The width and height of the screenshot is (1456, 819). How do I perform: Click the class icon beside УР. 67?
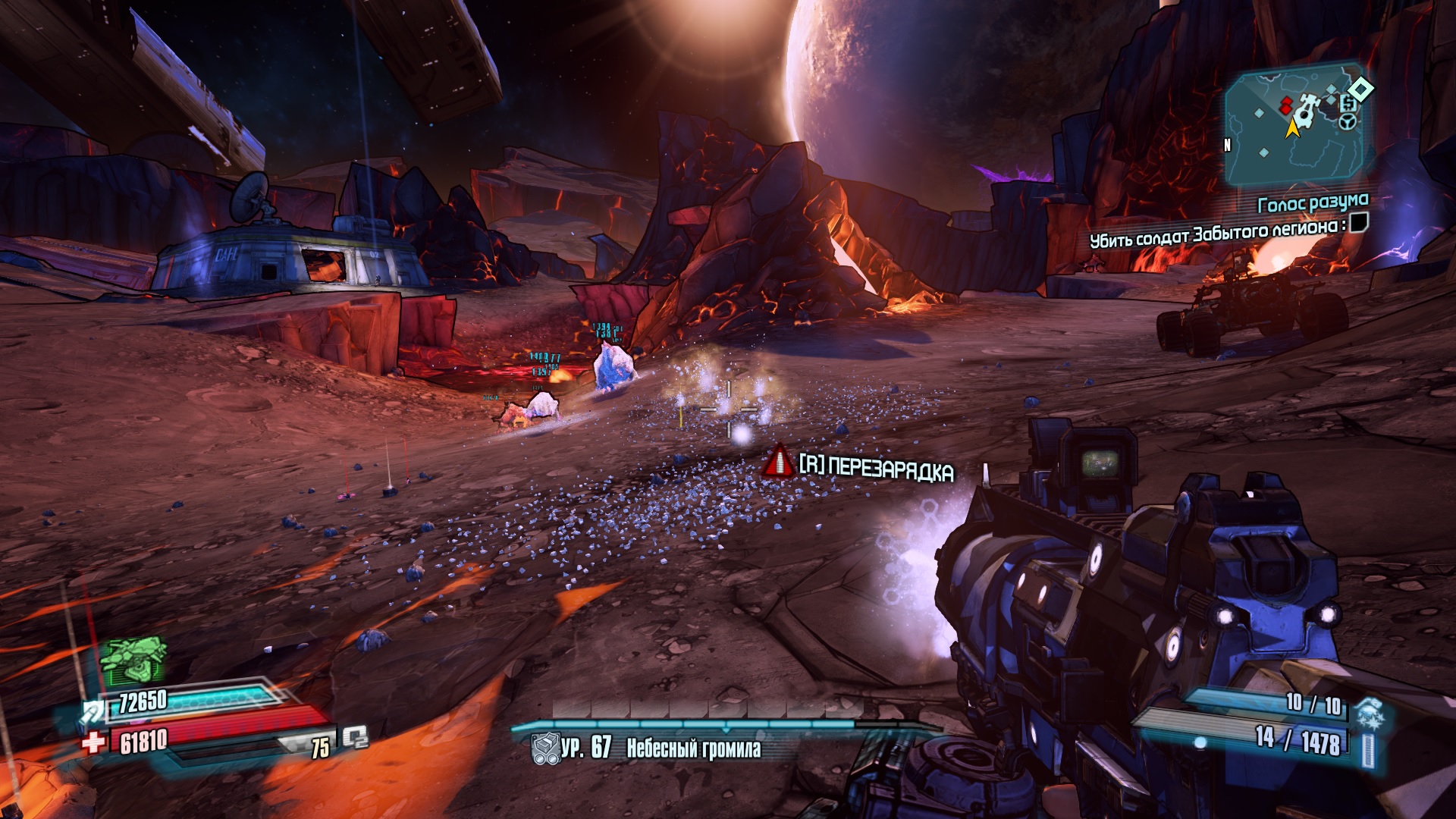pos(545,748)
